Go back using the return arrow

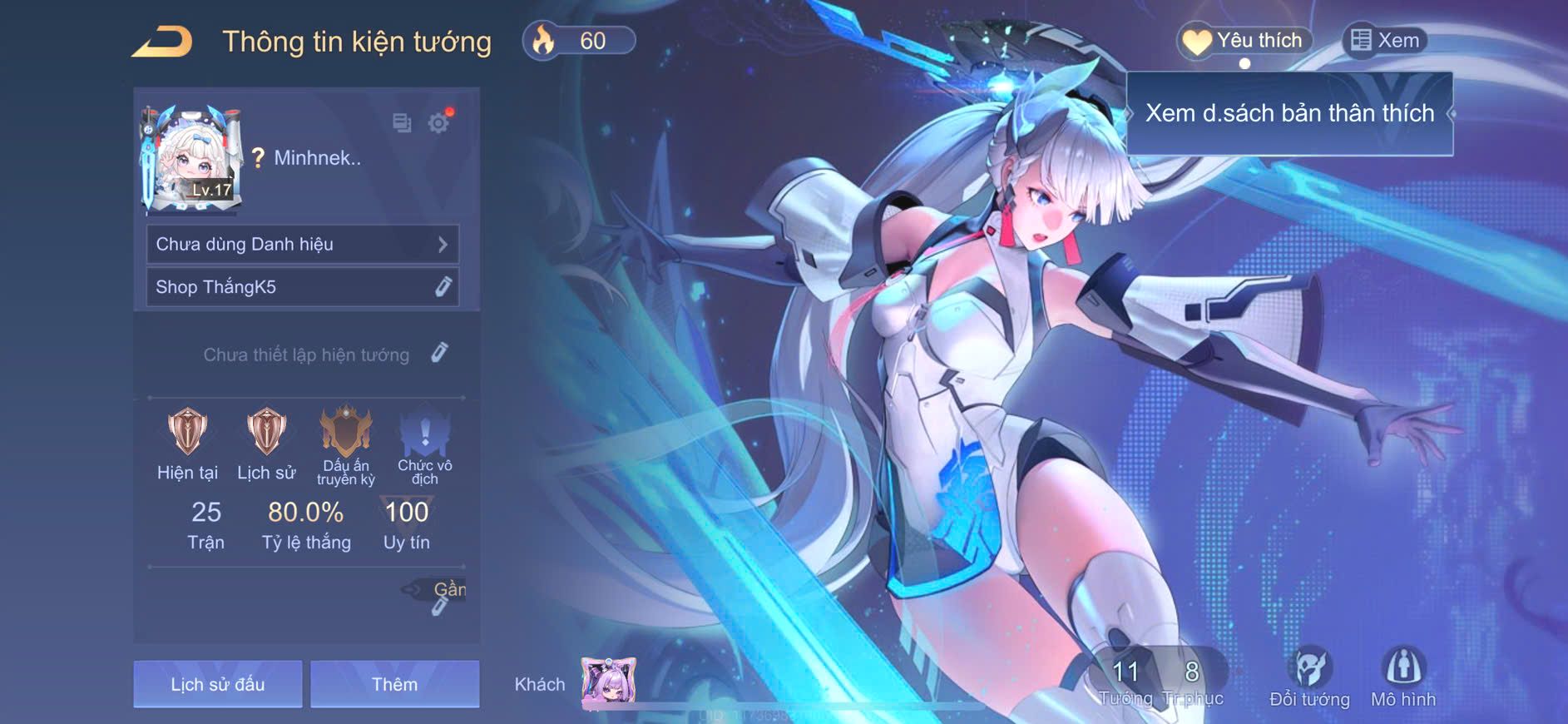tap(163, 42)
